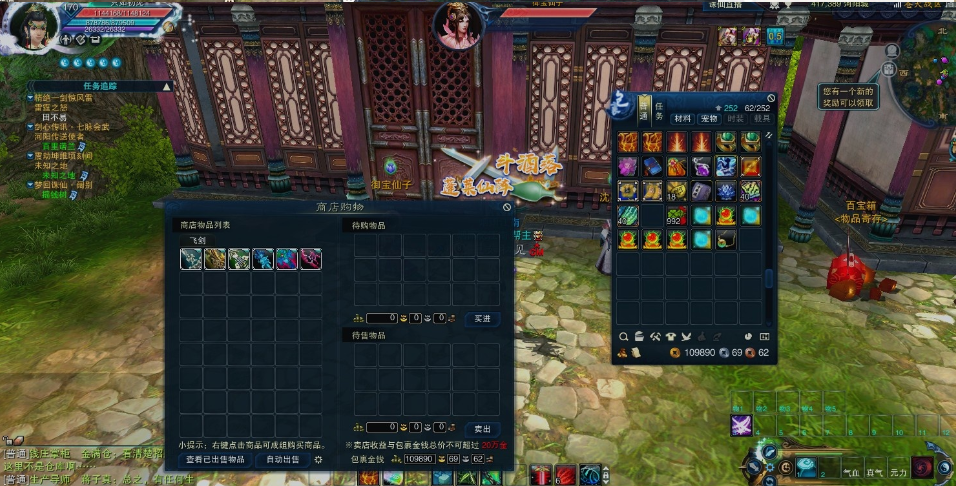Close the inventory bag window

pyautogui.click(x=771, y=98)
